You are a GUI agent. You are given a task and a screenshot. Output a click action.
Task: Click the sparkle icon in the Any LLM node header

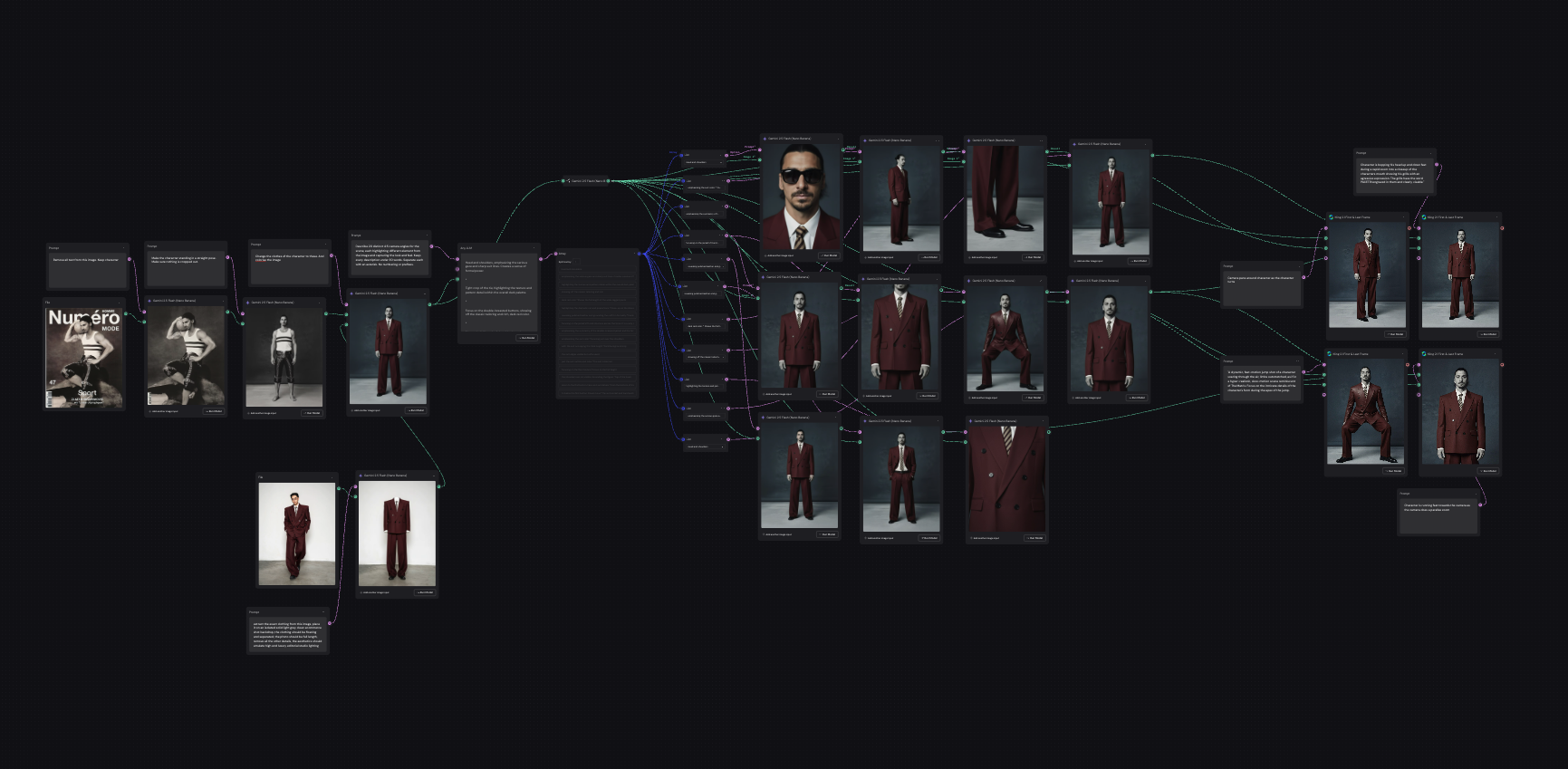pos(463,248)
